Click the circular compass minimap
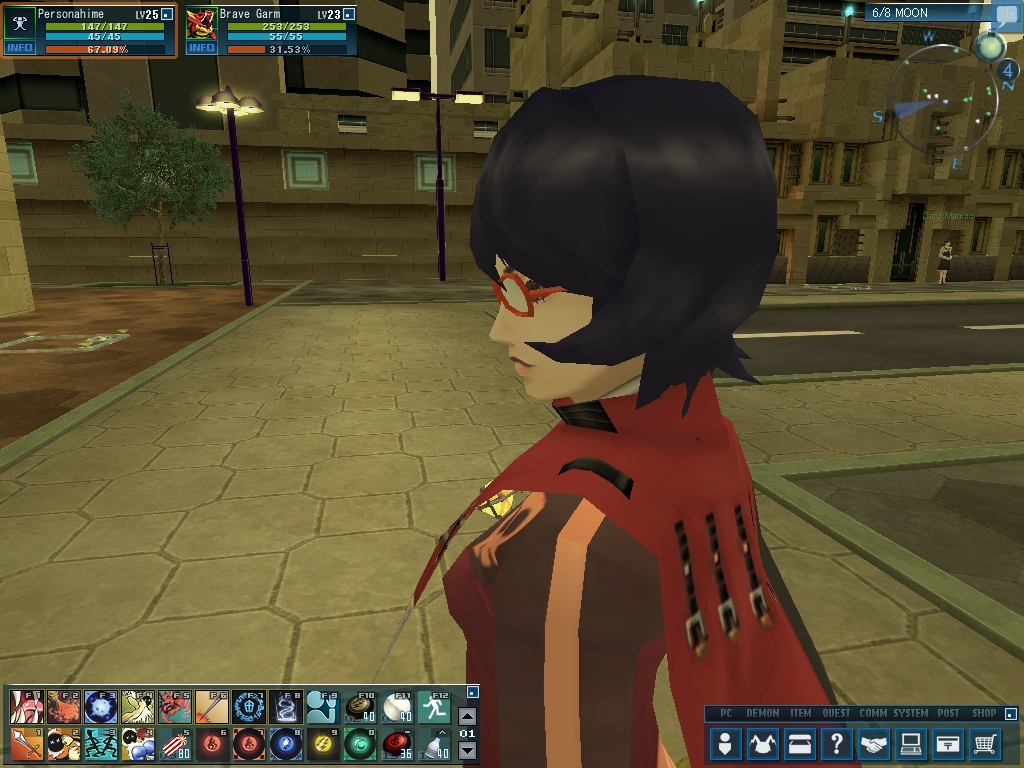This screenshot has width=1024, height=768. [944, 108]
